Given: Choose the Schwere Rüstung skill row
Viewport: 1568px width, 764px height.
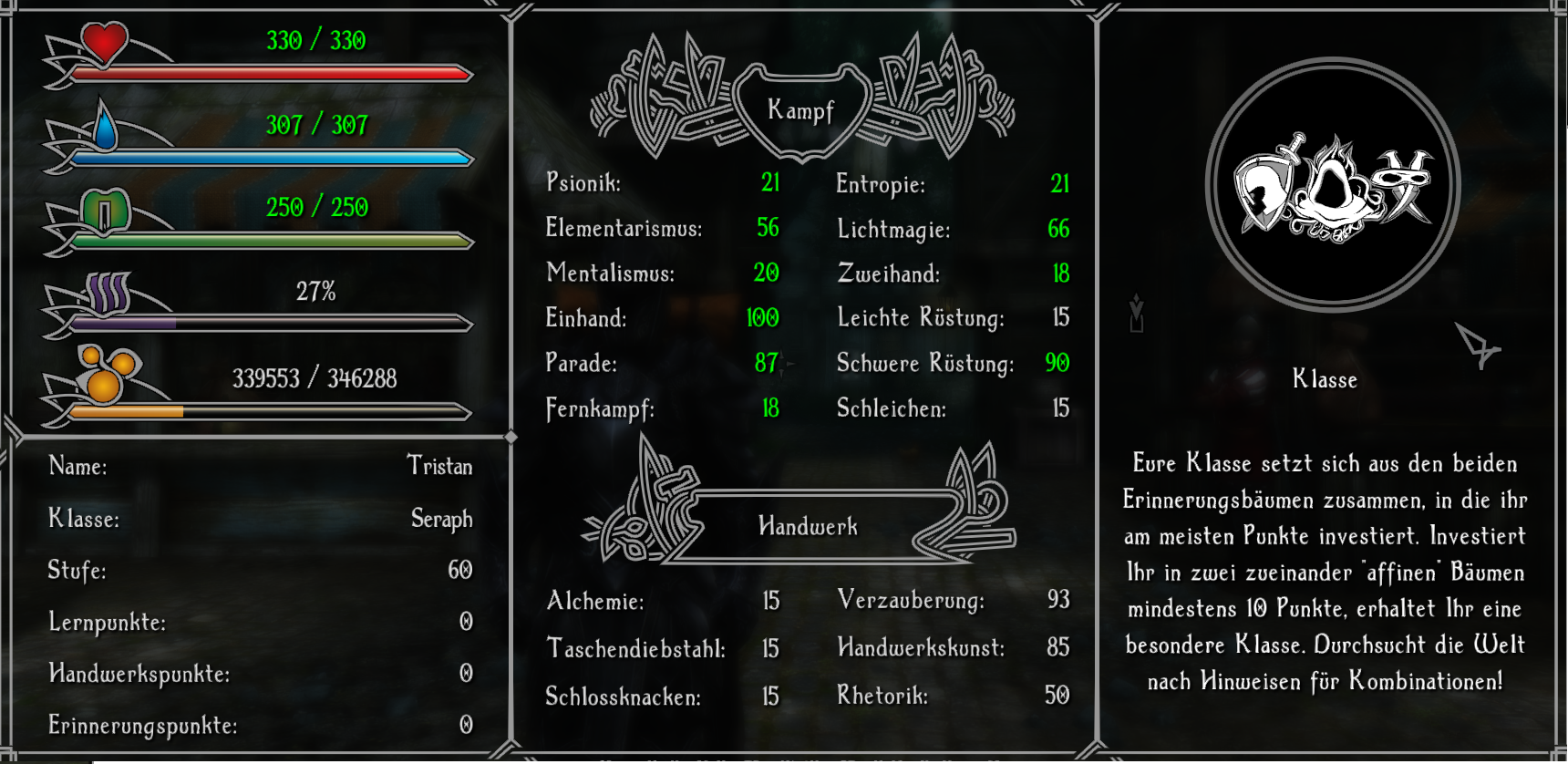Looking at the screenshot, I should point(953,363).
